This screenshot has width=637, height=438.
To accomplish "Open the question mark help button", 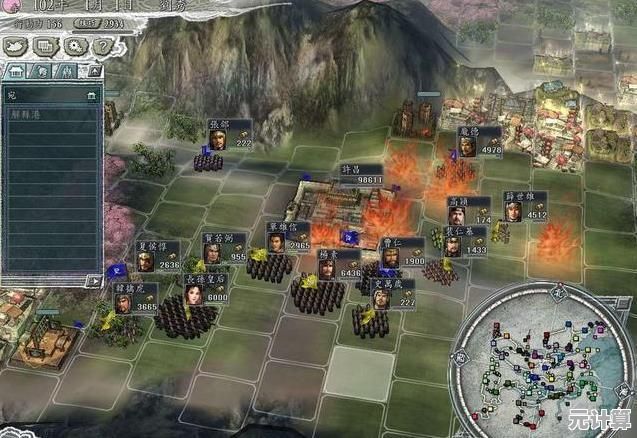I will [103, 46].
